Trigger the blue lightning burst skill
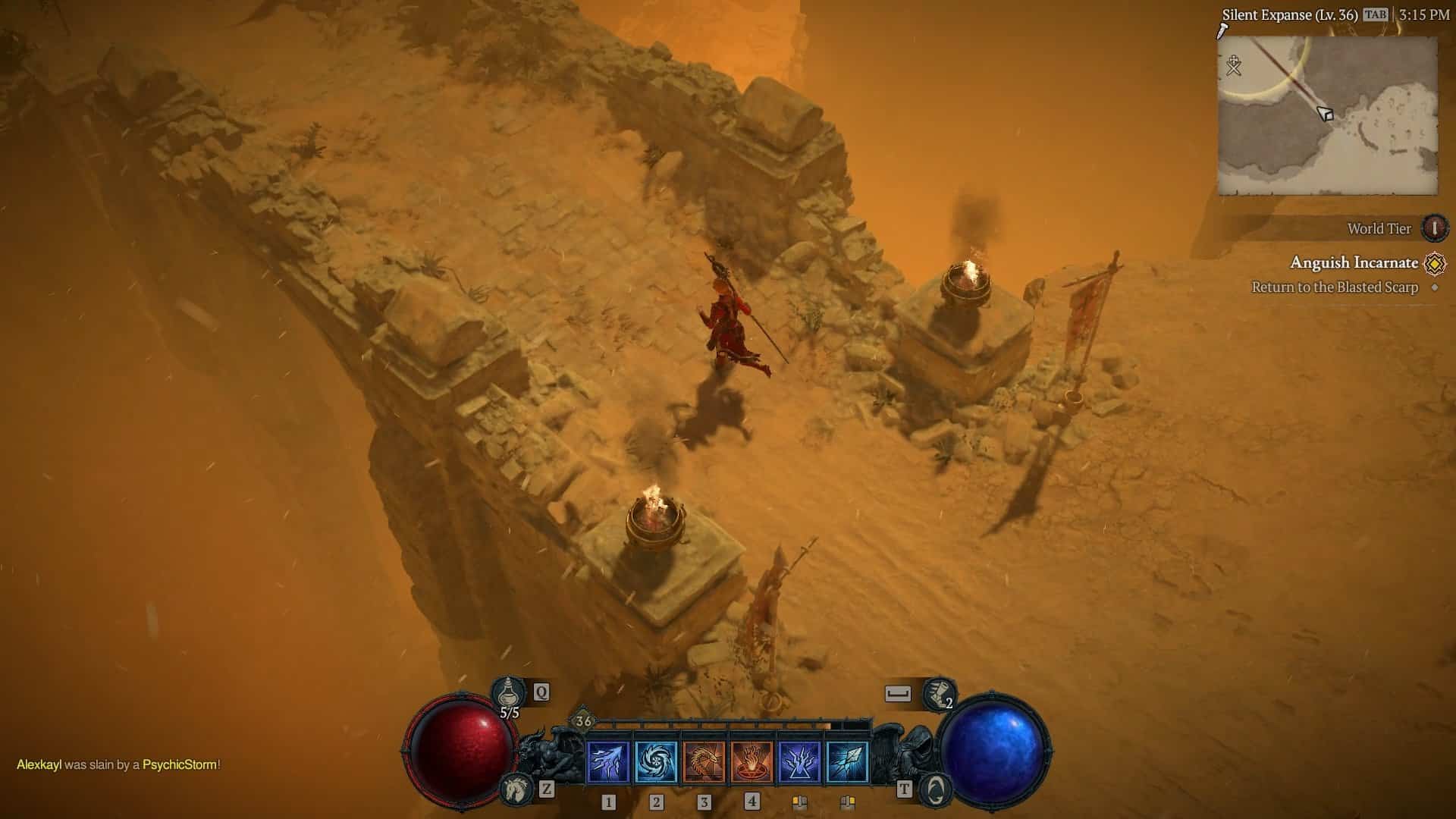The image size is (1456, 819). tap(799, 762)
